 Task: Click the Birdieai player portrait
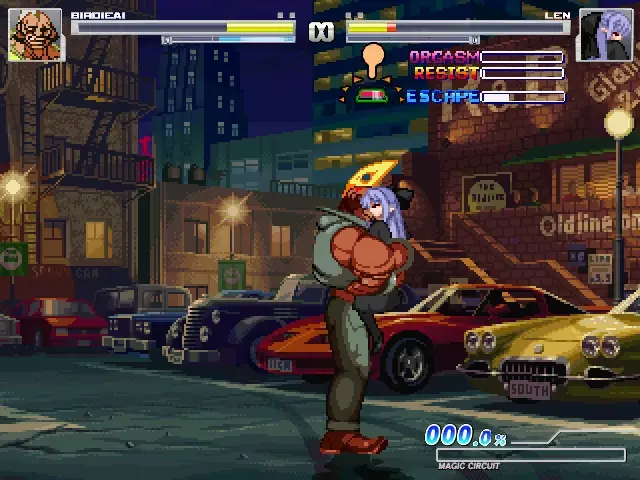[35, 35]
